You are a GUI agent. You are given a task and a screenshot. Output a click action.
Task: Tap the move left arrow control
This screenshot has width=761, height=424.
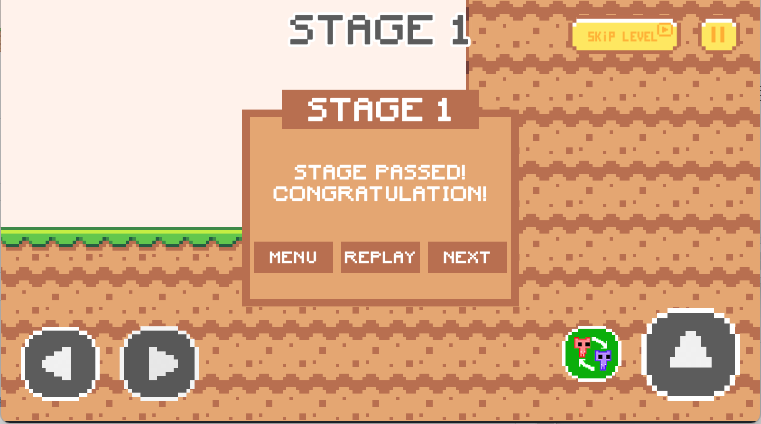pos(60,363)
